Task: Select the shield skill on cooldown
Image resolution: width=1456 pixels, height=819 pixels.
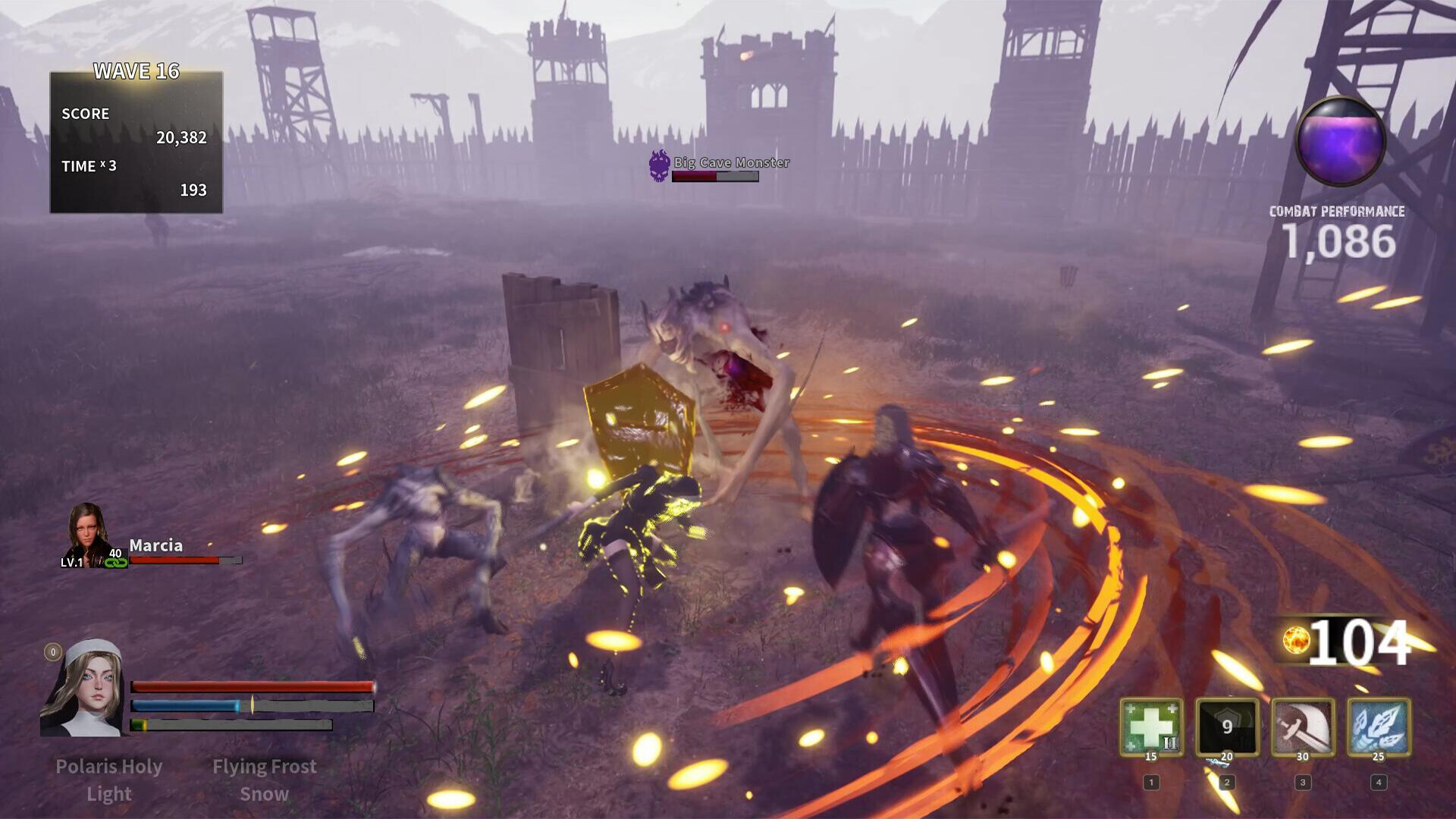Action: pyautogui.click(x=1227, y=726)
